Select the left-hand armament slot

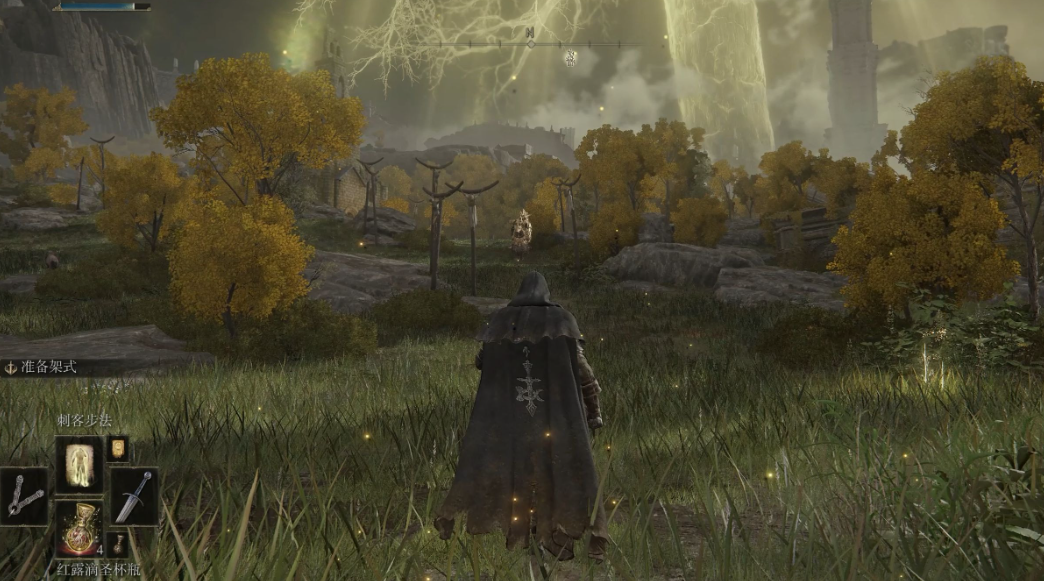(23, 496)
